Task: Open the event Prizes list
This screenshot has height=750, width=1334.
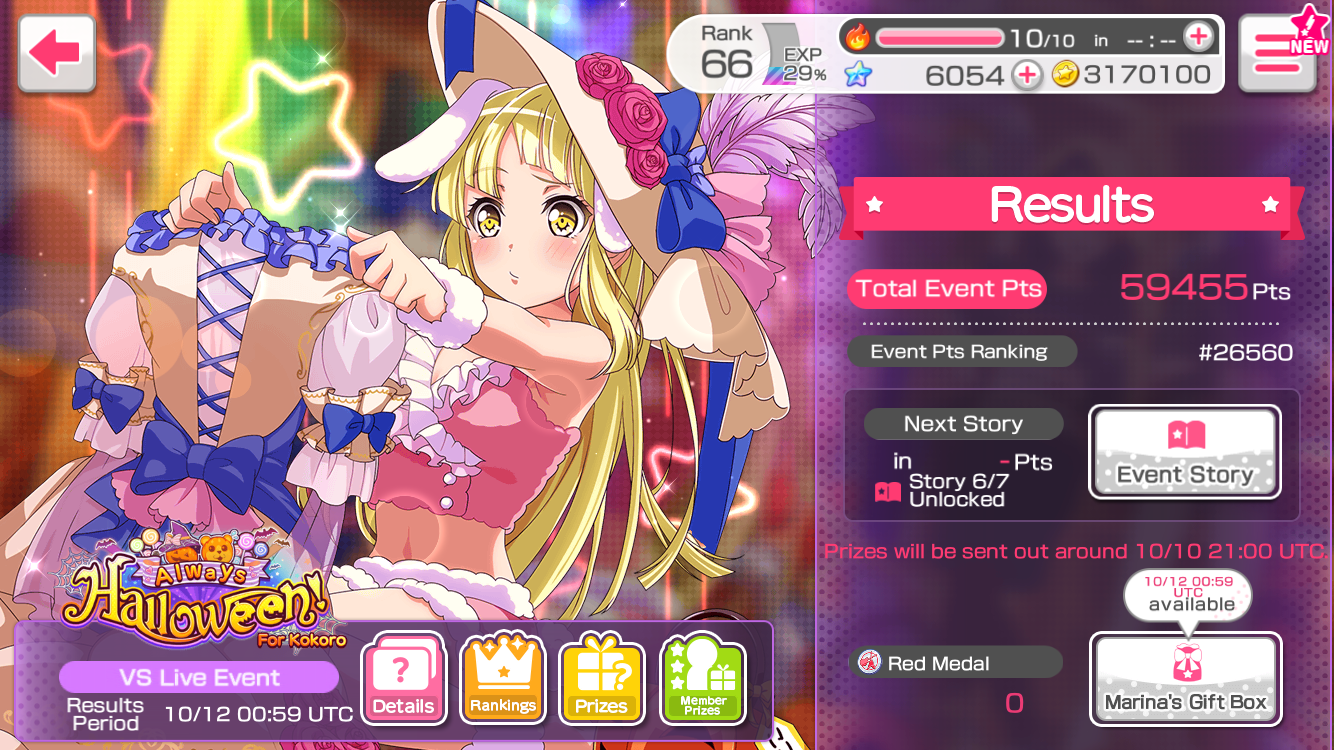Action: pyautogui.click(x=602, y=678)
